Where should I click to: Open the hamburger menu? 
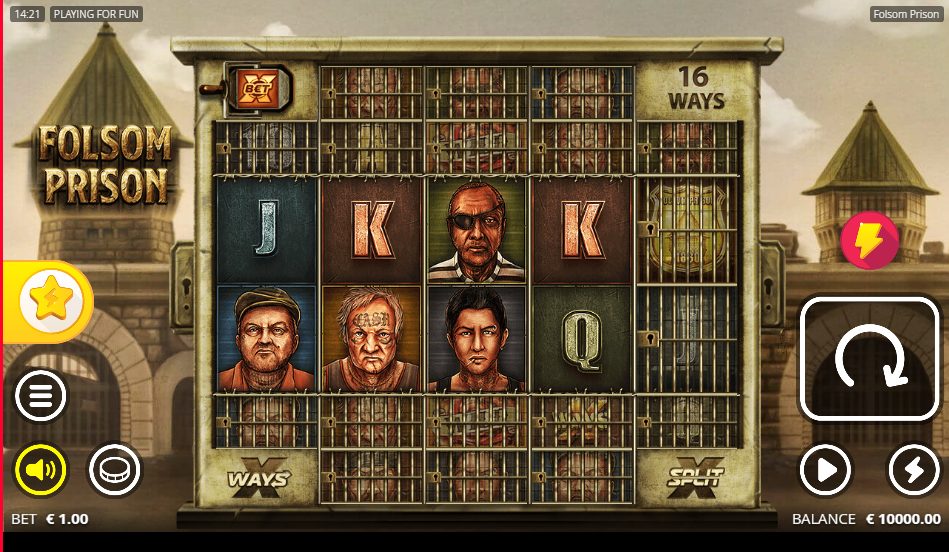pos(40,397)
